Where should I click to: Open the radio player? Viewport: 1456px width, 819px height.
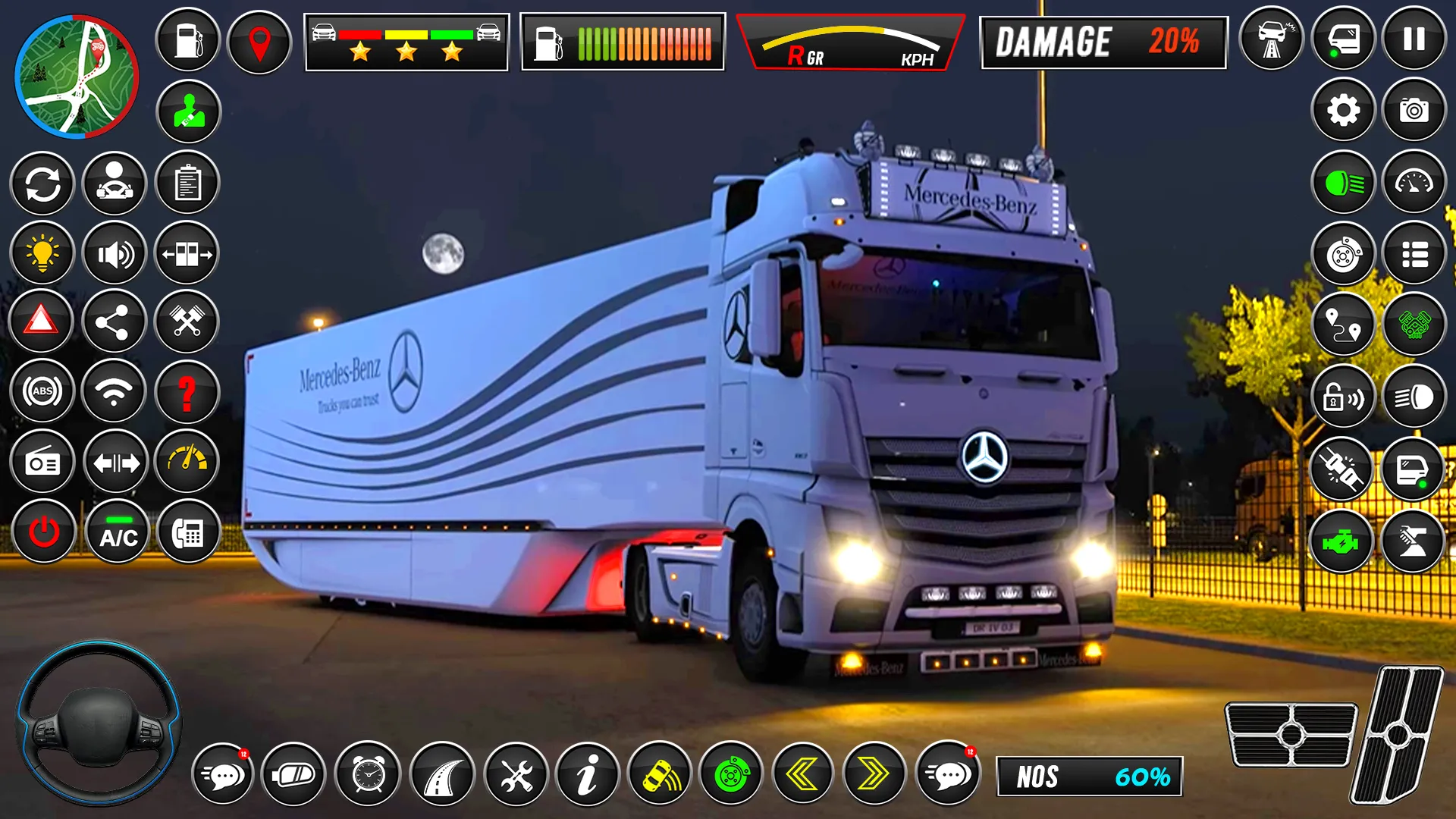click(42, 462)
